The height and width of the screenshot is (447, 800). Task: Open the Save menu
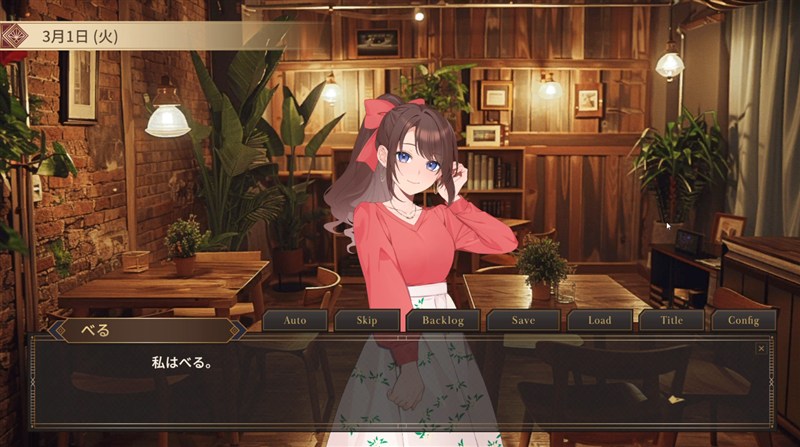522,321
